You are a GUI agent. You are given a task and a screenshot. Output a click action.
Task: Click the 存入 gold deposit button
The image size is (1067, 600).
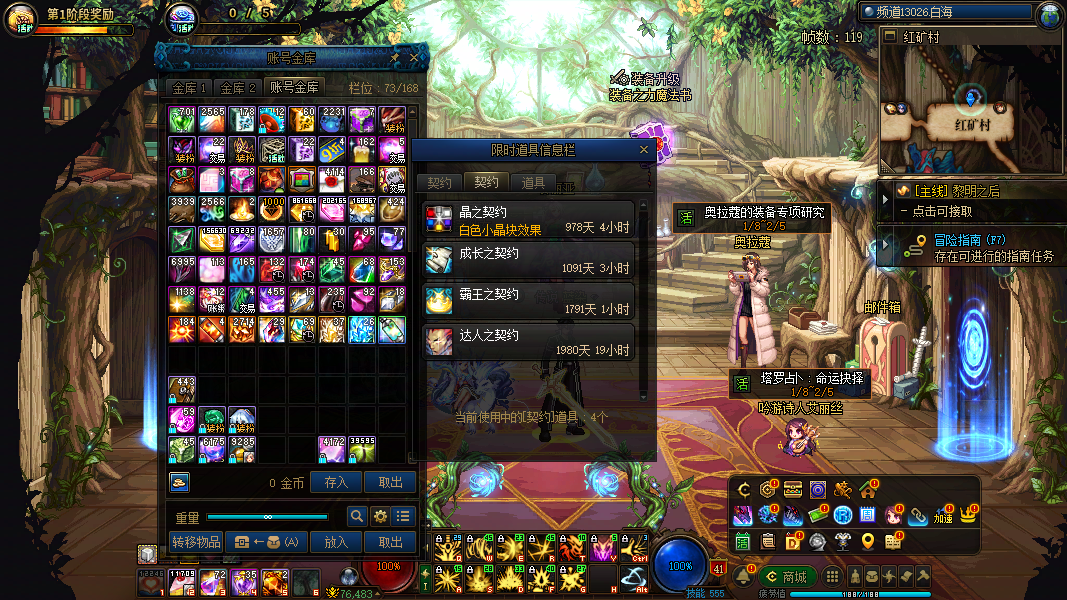click(x=336, y=482)
